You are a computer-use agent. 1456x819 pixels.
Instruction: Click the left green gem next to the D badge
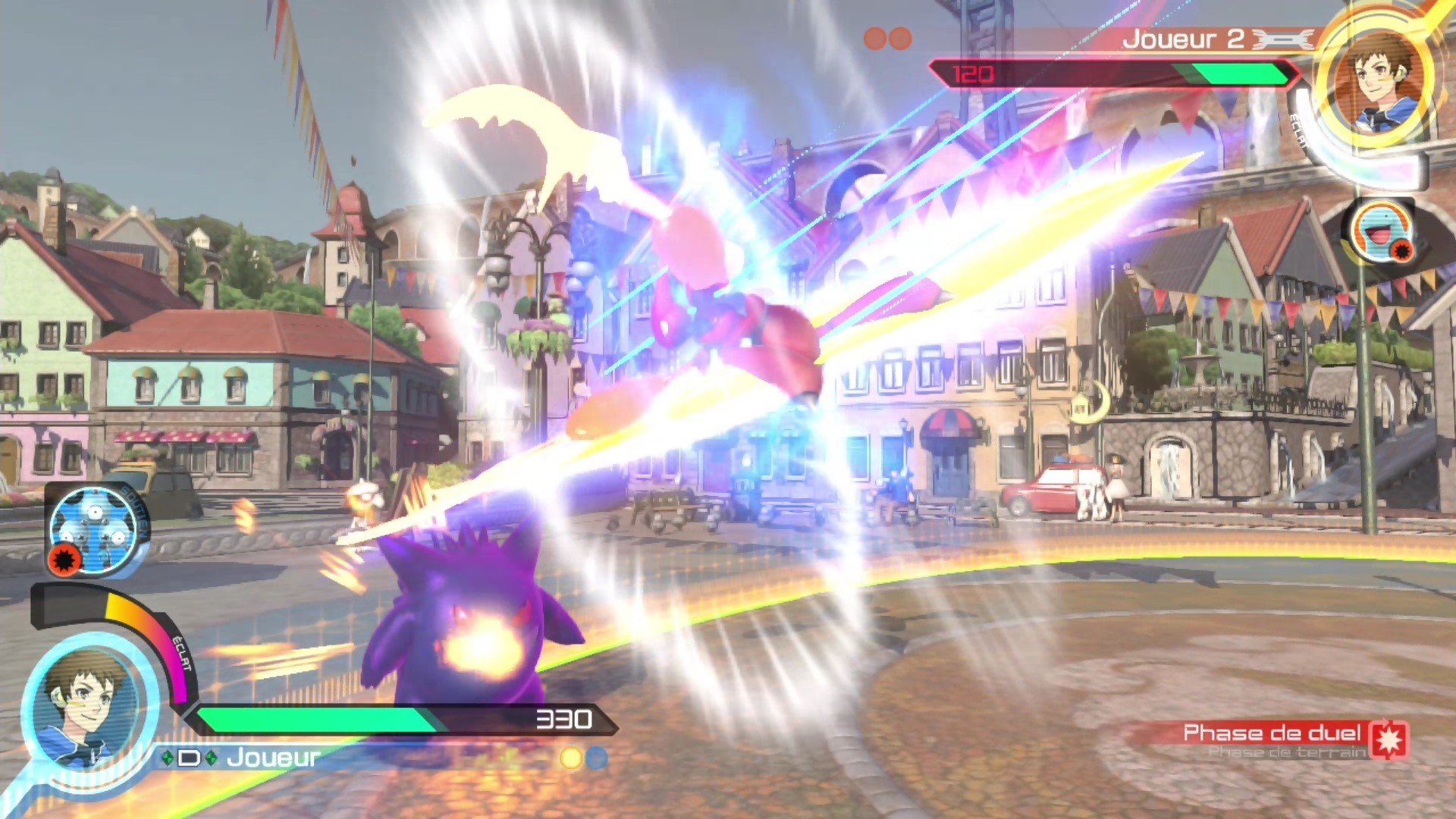(168, 759)
